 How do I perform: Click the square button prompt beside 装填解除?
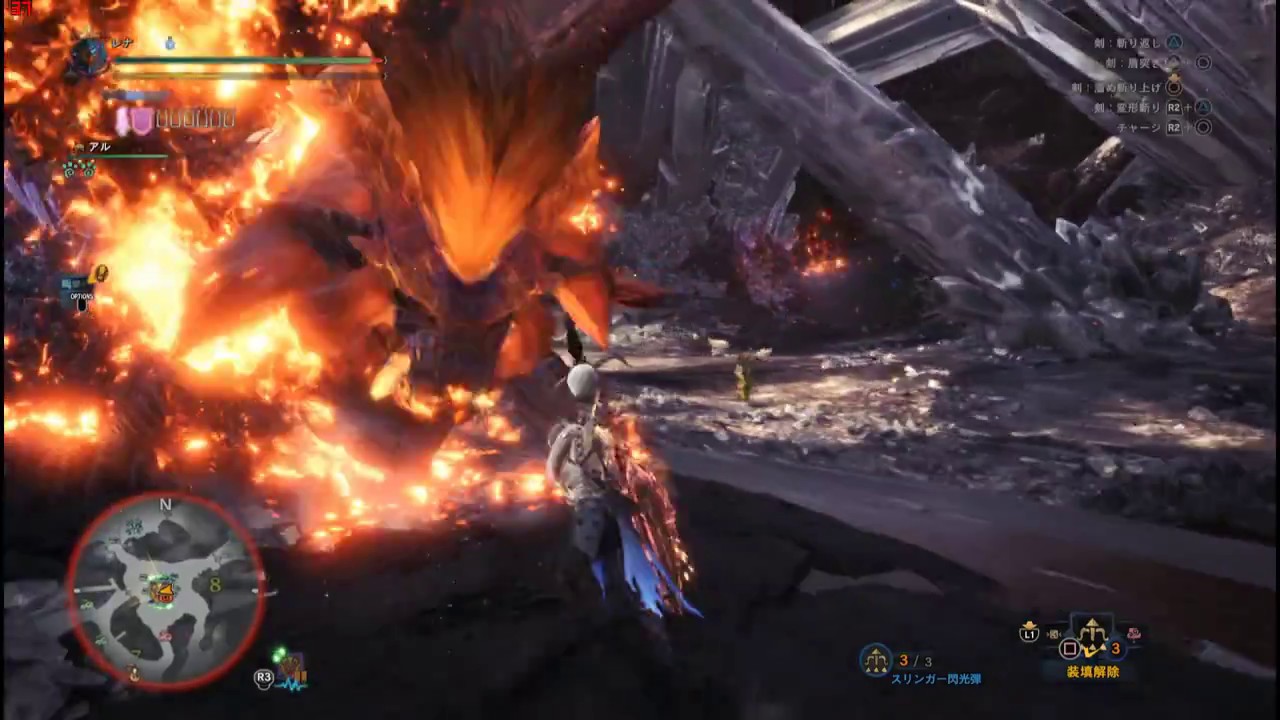[1069, 647]
